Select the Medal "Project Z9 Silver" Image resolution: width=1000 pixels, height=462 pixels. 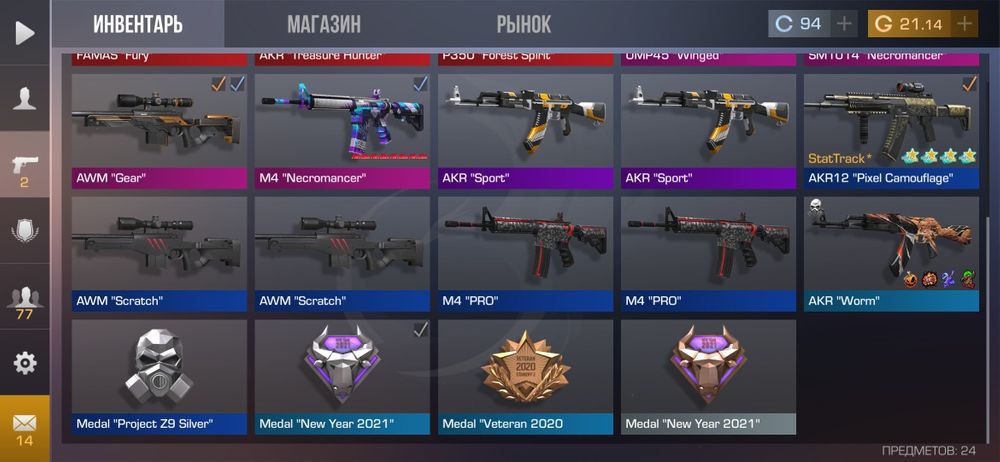click(x=159, y=375)
